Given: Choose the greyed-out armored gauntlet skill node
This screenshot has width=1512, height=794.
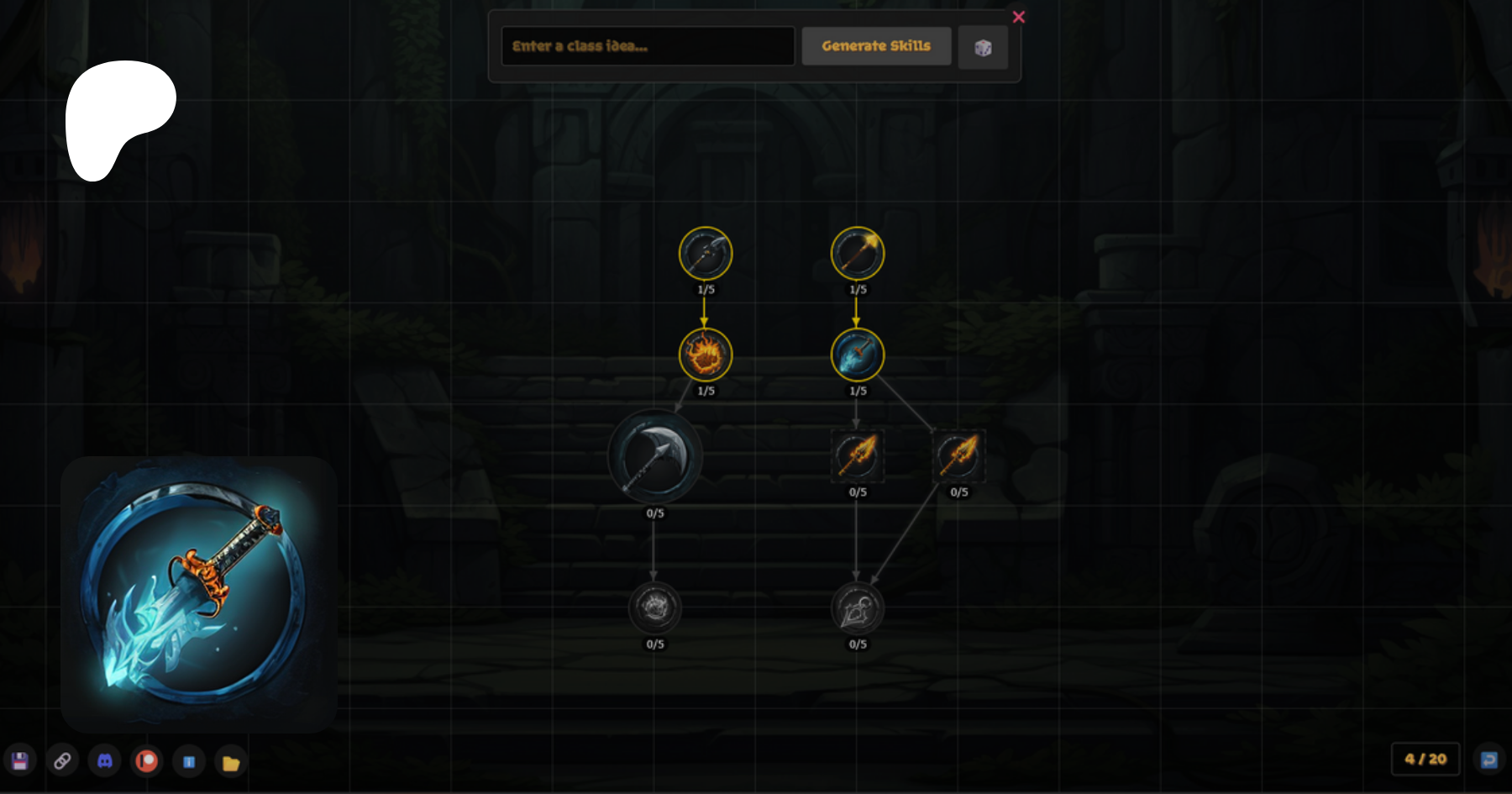Looking at the screenshot, I should point(857,607).
